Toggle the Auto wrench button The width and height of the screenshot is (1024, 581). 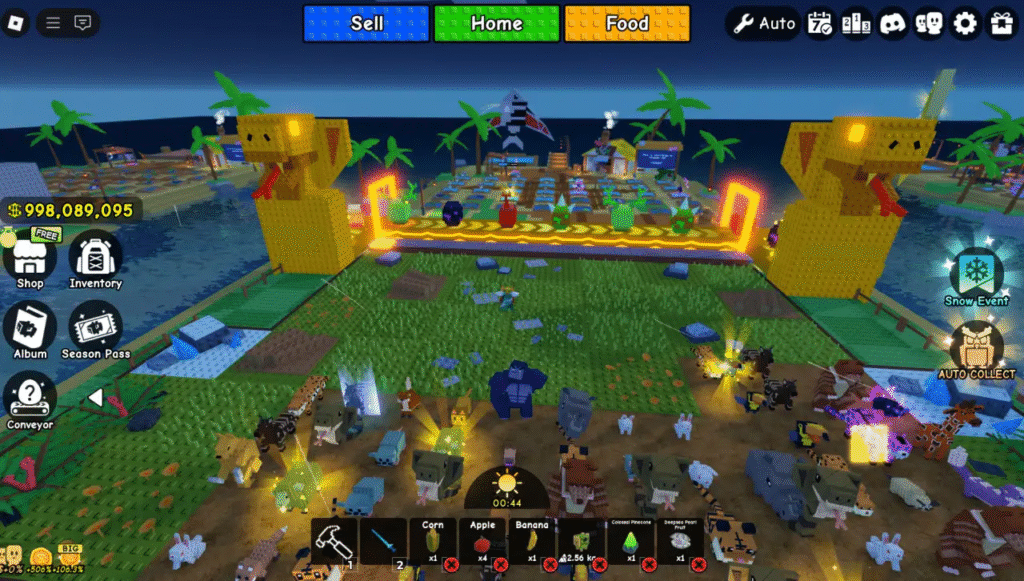[763, 23]
